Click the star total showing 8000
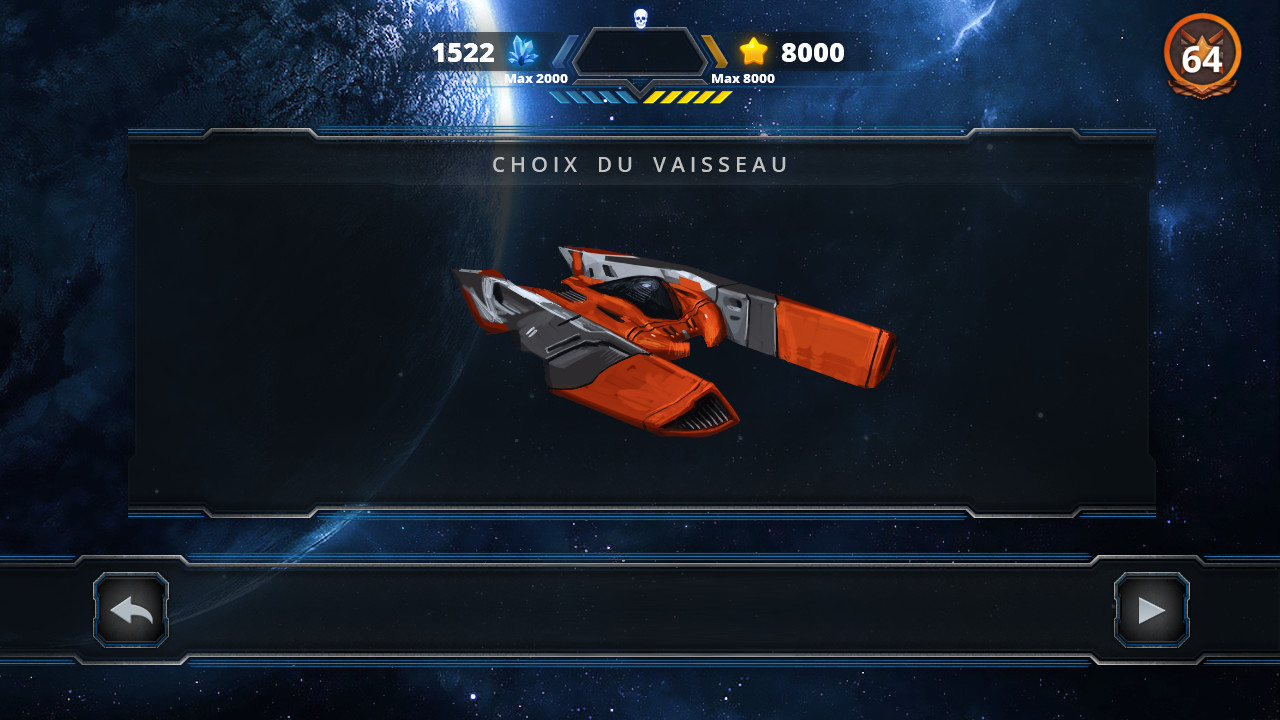 (812, 52)
